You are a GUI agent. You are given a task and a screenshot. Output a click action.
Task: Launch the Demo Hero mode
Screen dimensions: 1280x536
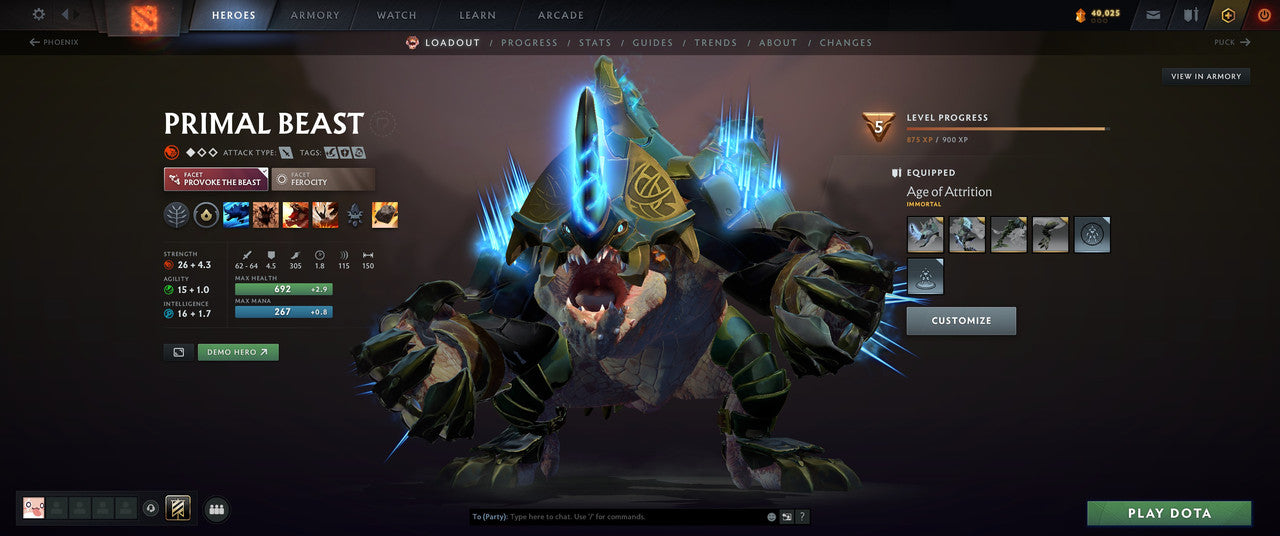tap(238, 352)
